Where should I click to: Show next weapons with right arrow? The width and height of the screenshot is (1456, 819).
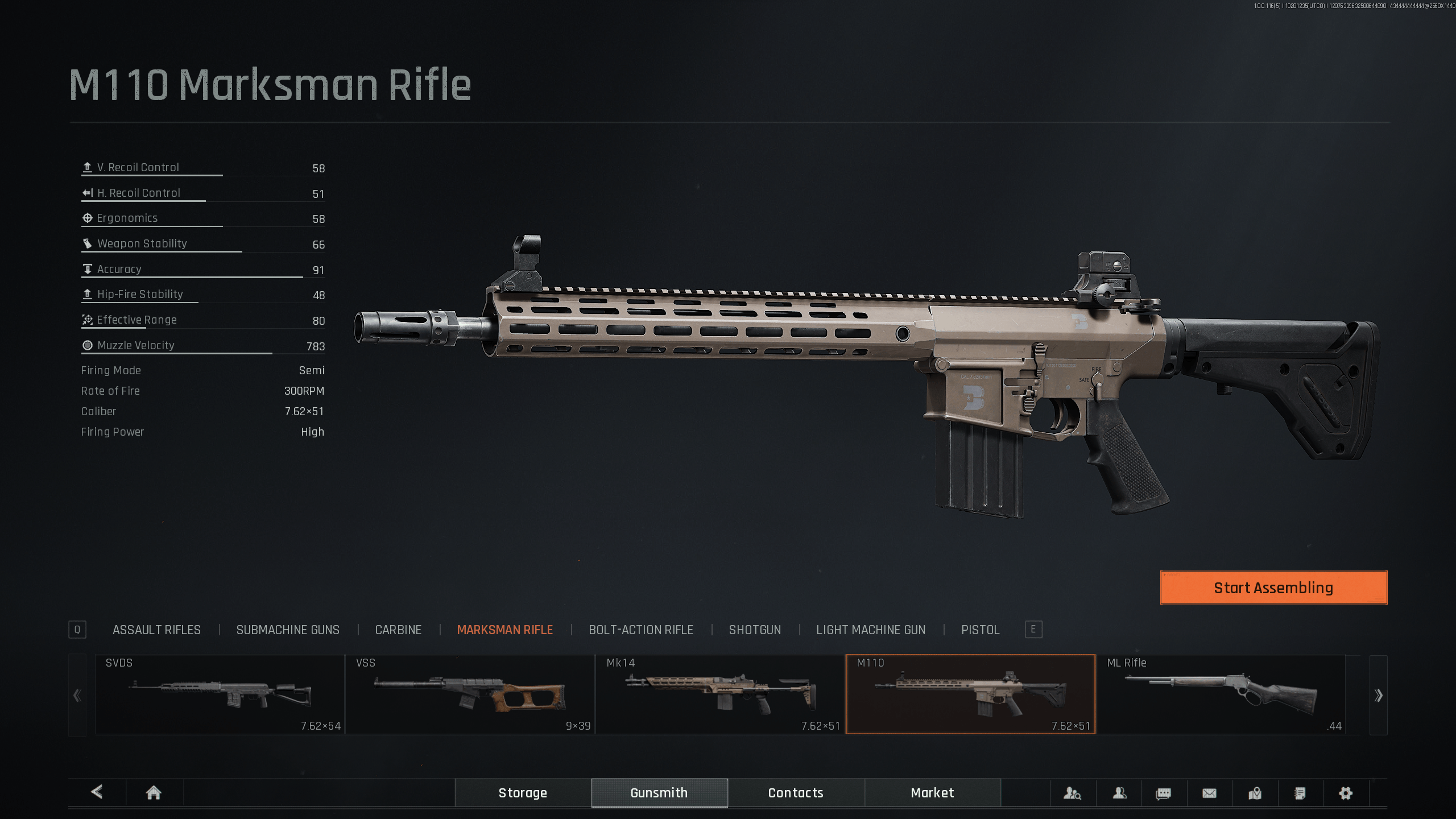click(x=1378, y=695)
